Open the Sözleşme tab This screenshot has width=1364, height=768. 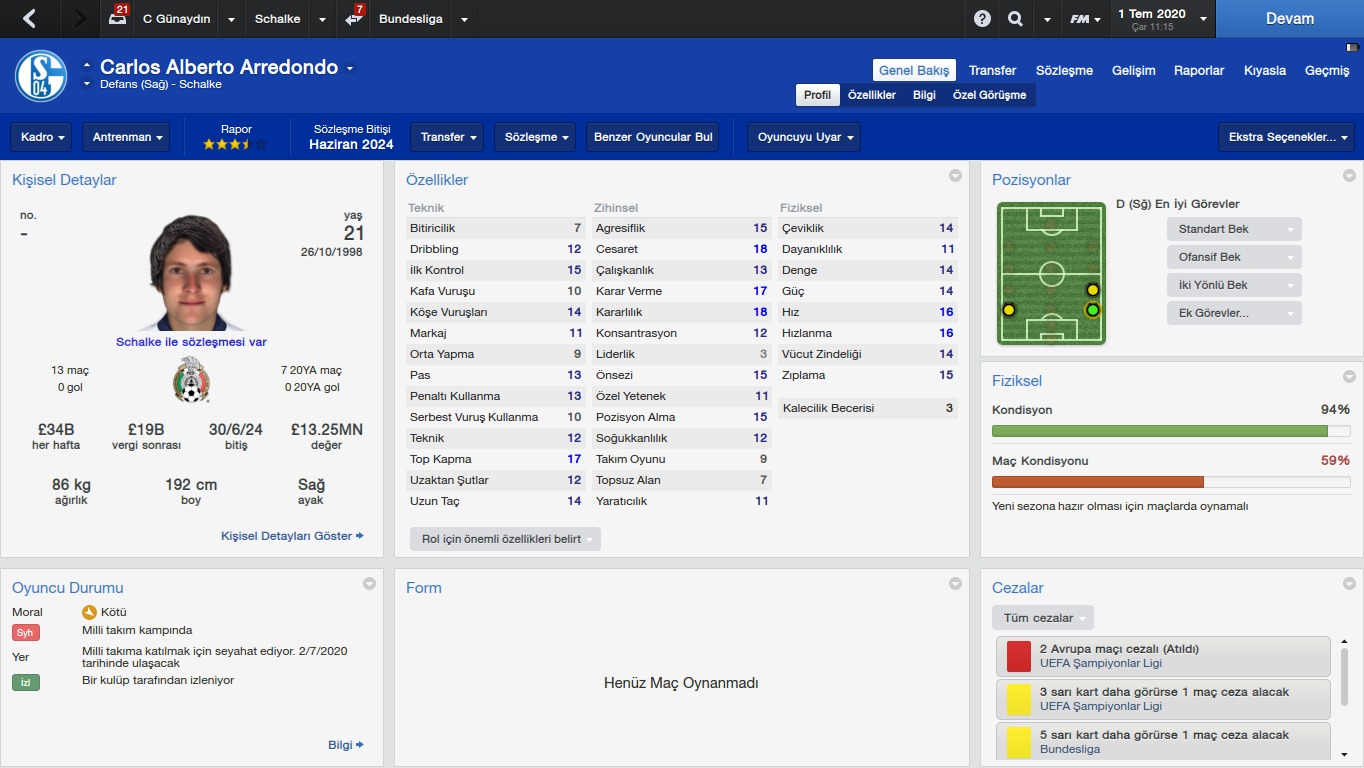pyautogui.click(x=1064, y=70)
